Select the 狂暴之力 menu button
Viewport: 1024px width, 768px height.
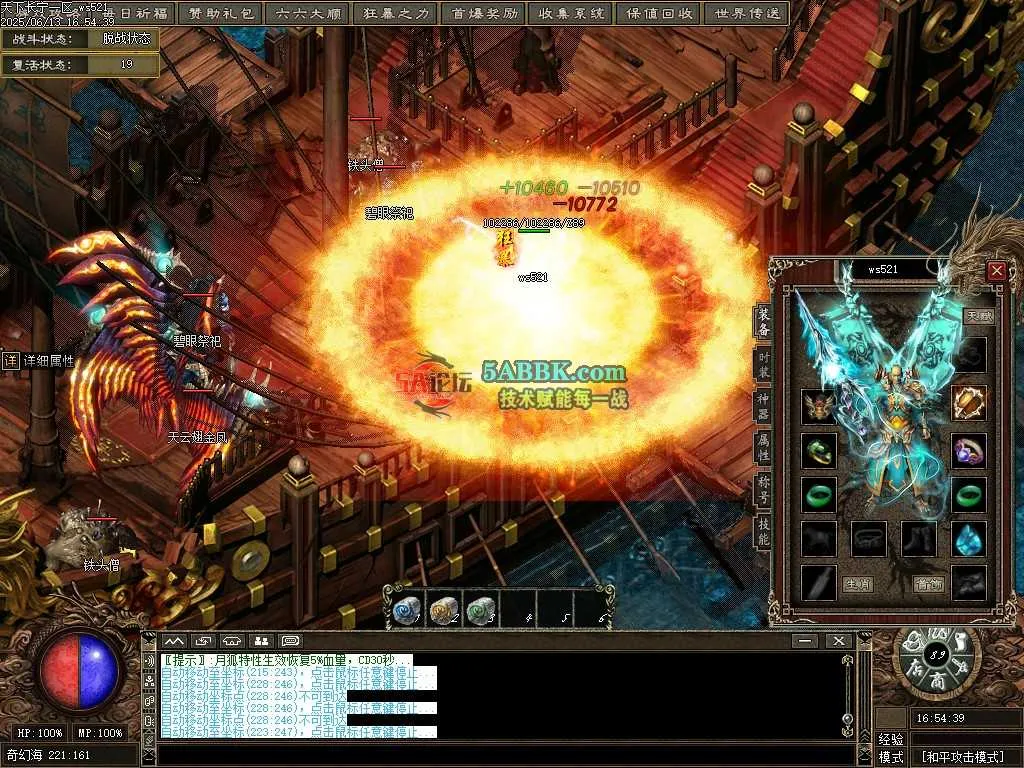click(394, 13)
